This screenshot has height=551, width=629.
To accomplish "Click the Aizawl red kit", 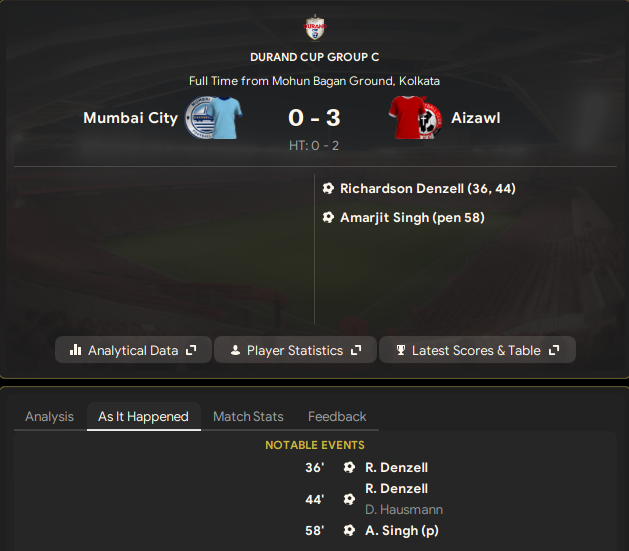I will pos(405,118).
